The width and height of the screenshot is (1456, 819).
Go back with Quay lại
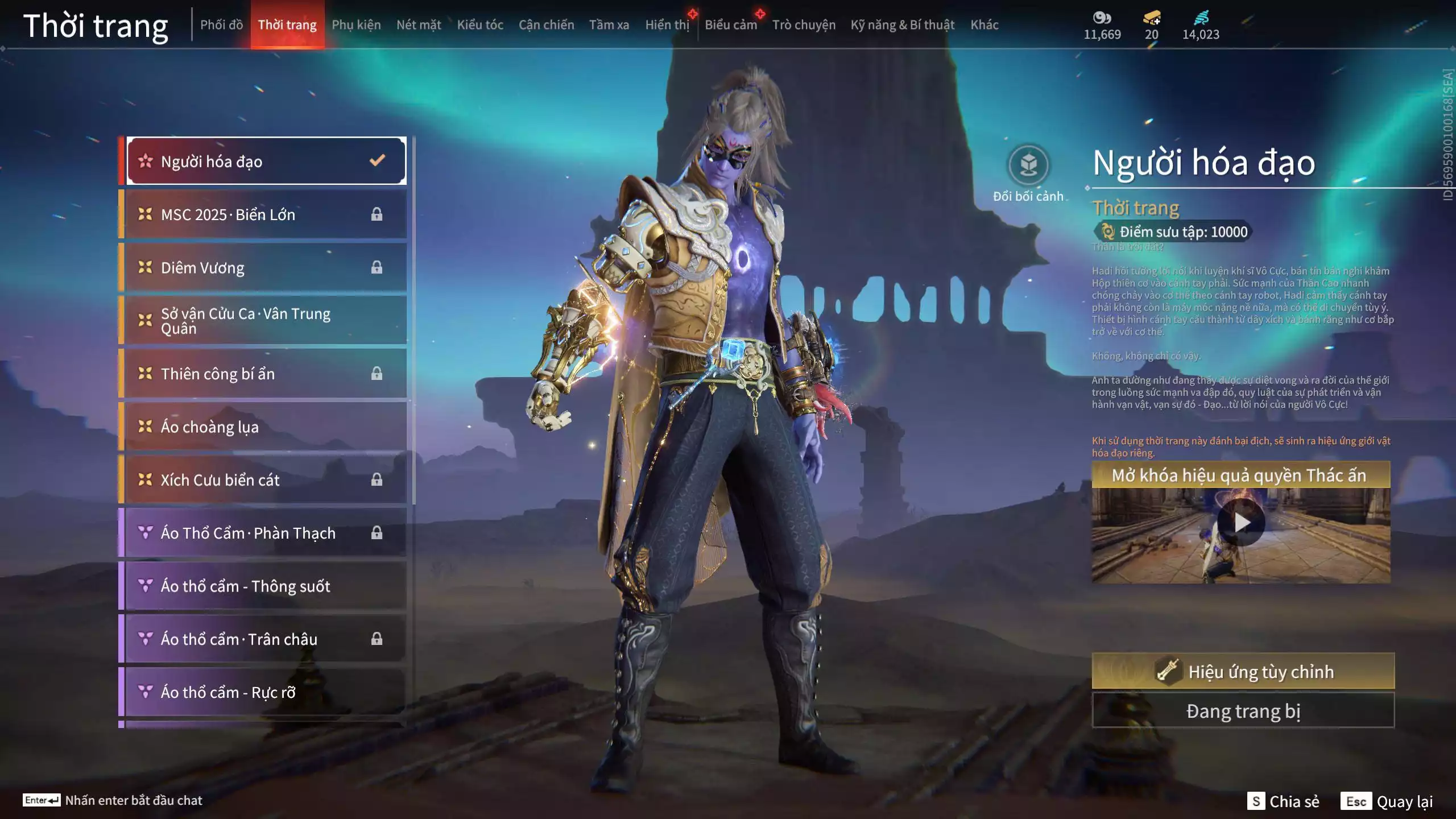1387,801
